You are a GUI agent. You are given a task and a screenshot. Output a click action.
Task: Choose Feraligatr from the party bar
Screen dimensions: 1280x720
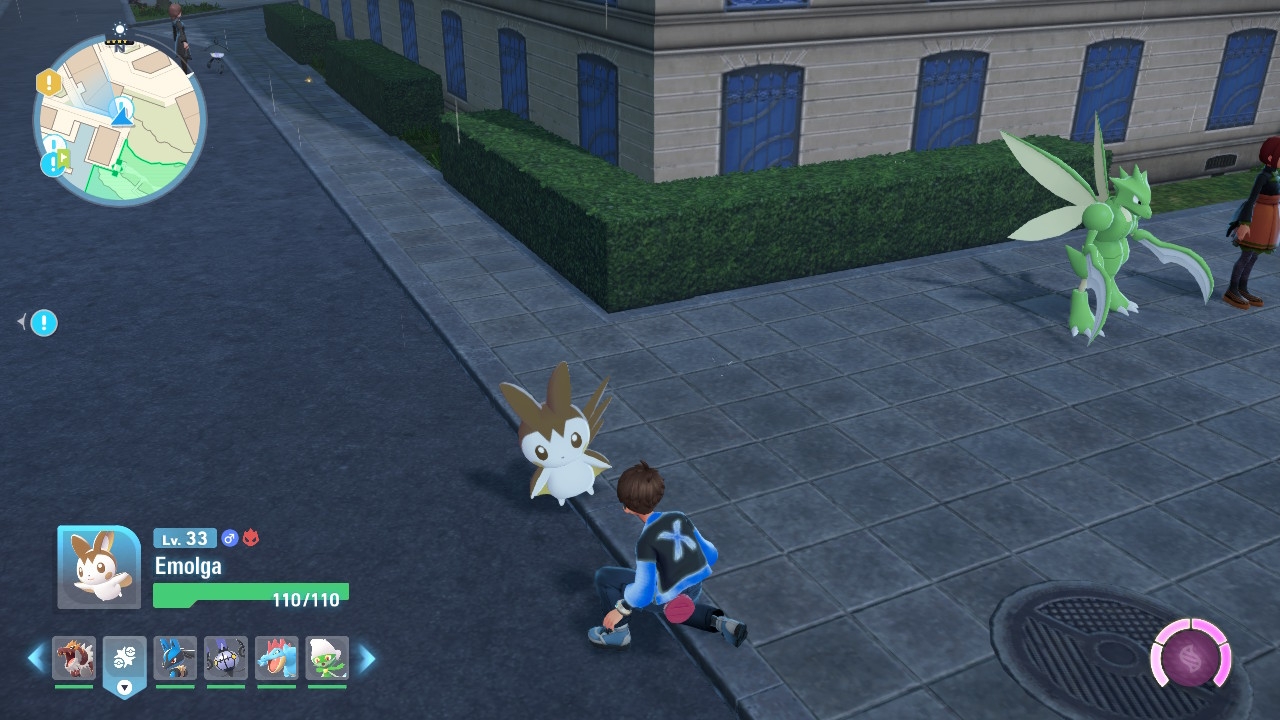click(x=277, y=659)
